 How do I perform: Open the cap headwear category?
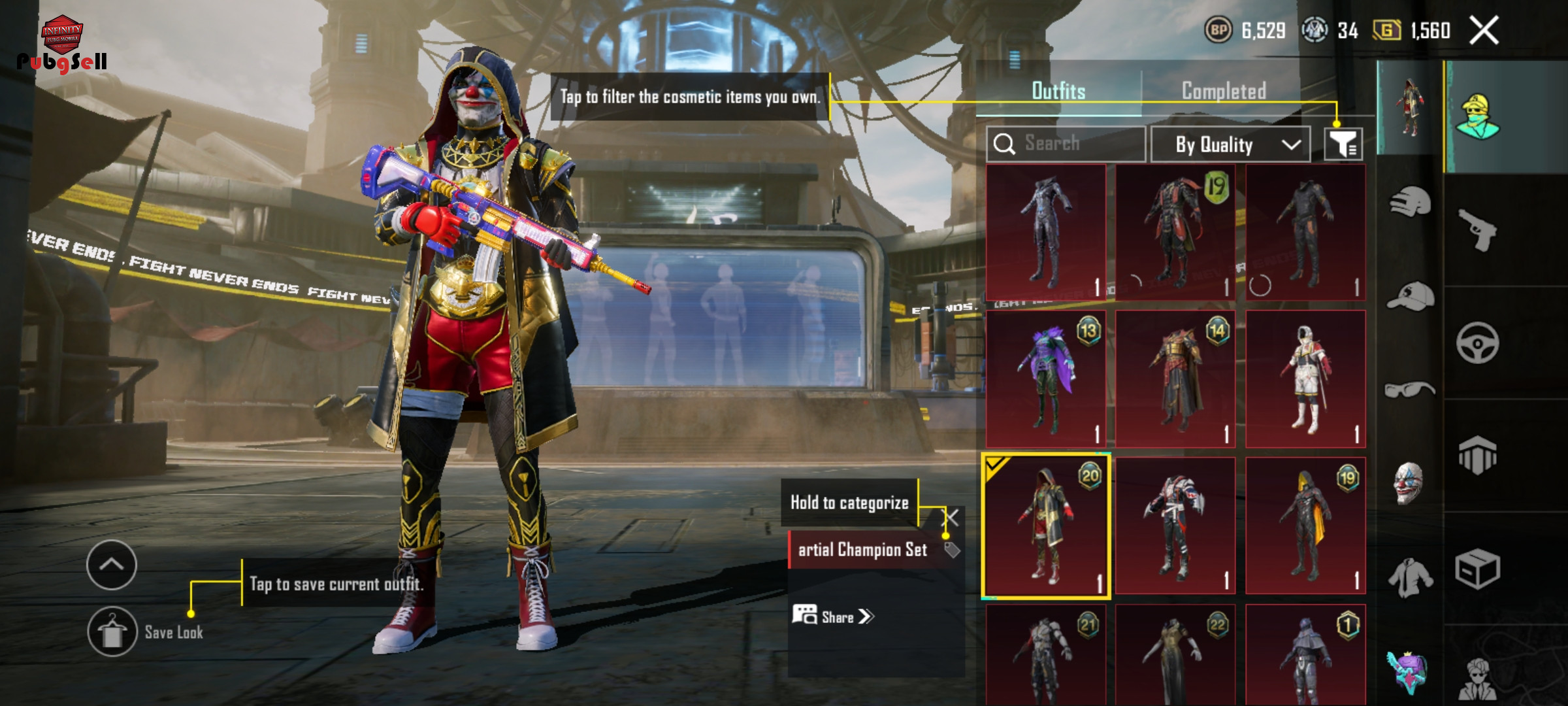(1410, 297)
